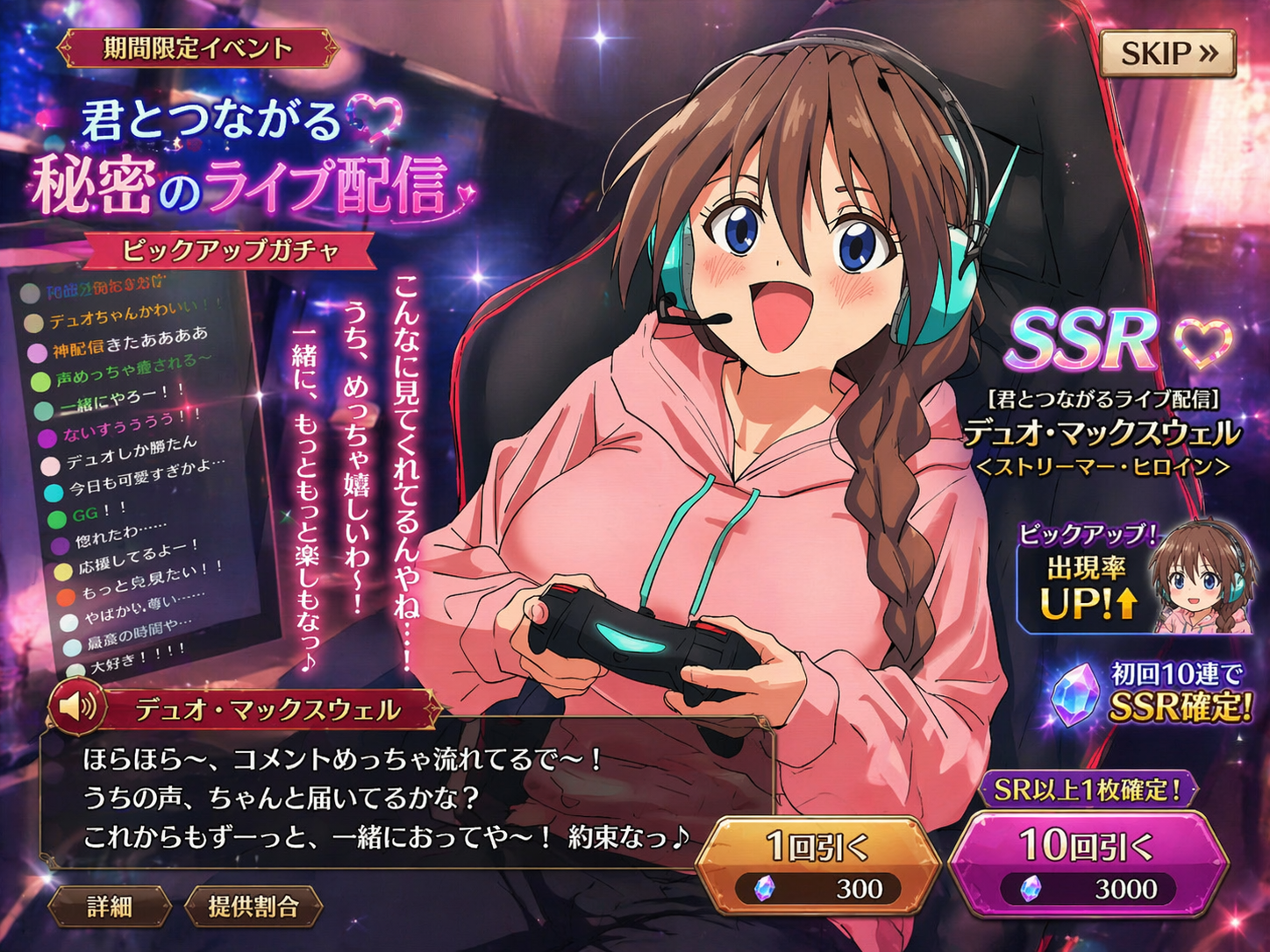
Task: Tap the pickup character chibi thumbnail
Action: pyautogui.click(x=1200, y=577)
